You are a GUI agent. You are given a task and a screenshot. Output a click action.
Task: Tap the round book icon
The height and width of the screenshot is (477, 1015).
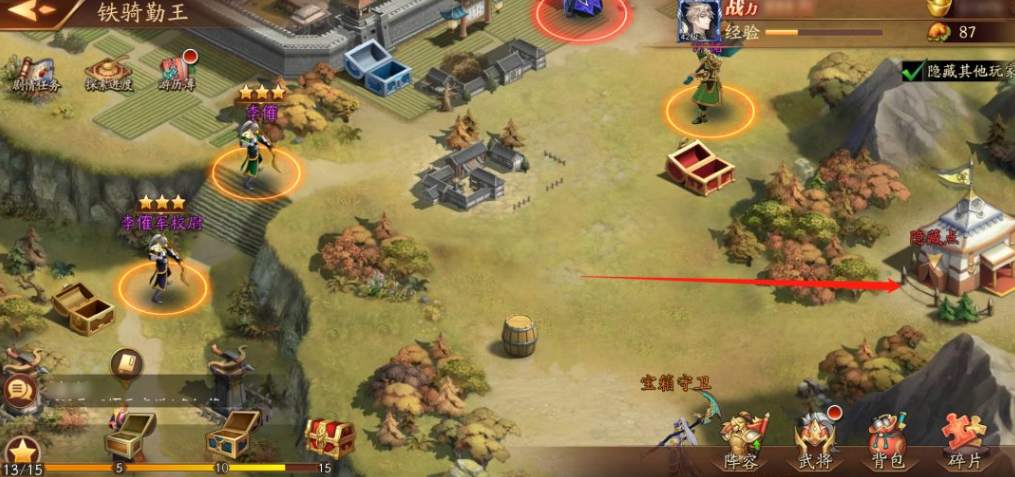tap(126, 361)
